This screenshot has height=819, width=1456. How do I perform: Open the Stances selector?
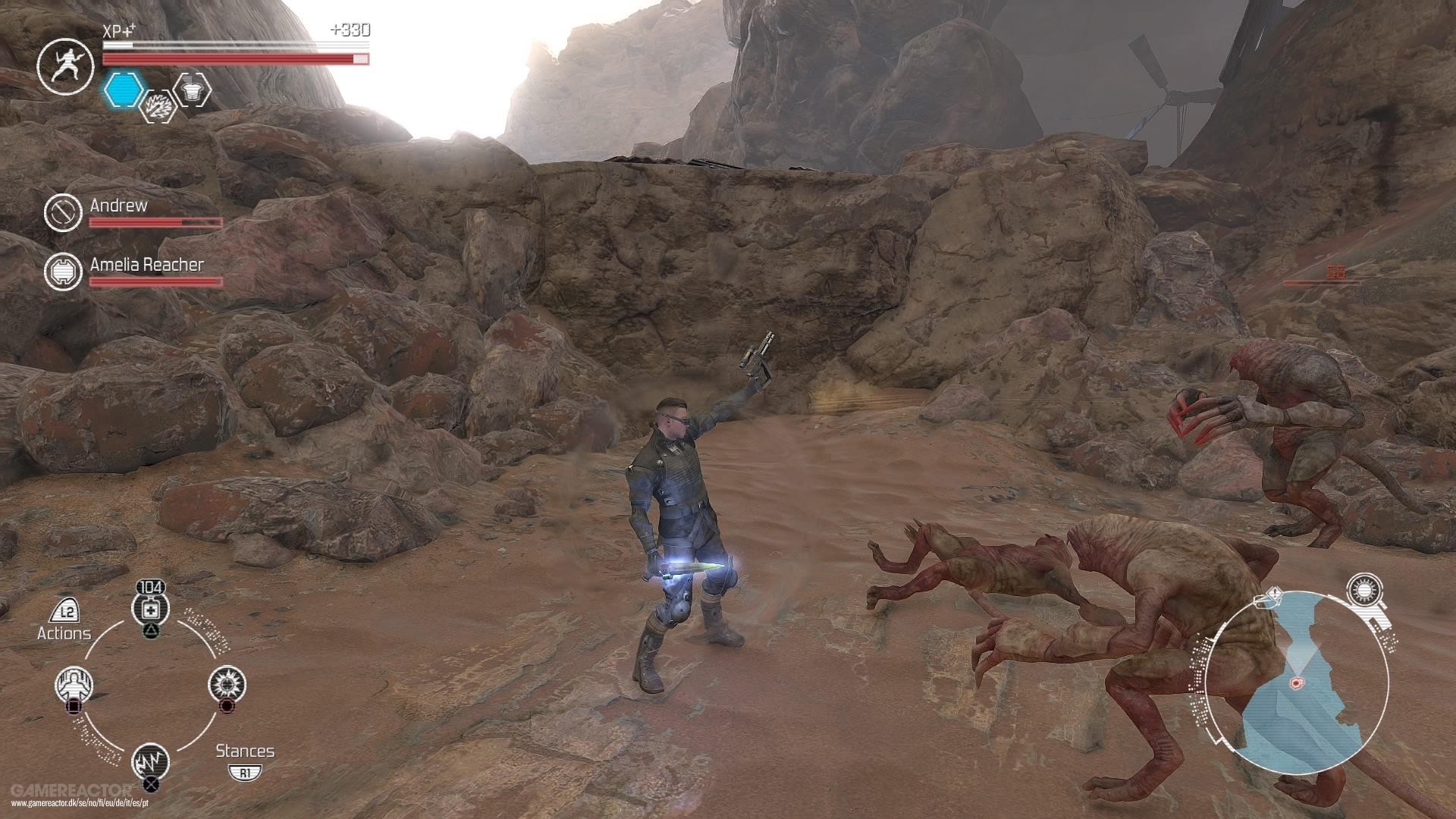click(244, 752)
